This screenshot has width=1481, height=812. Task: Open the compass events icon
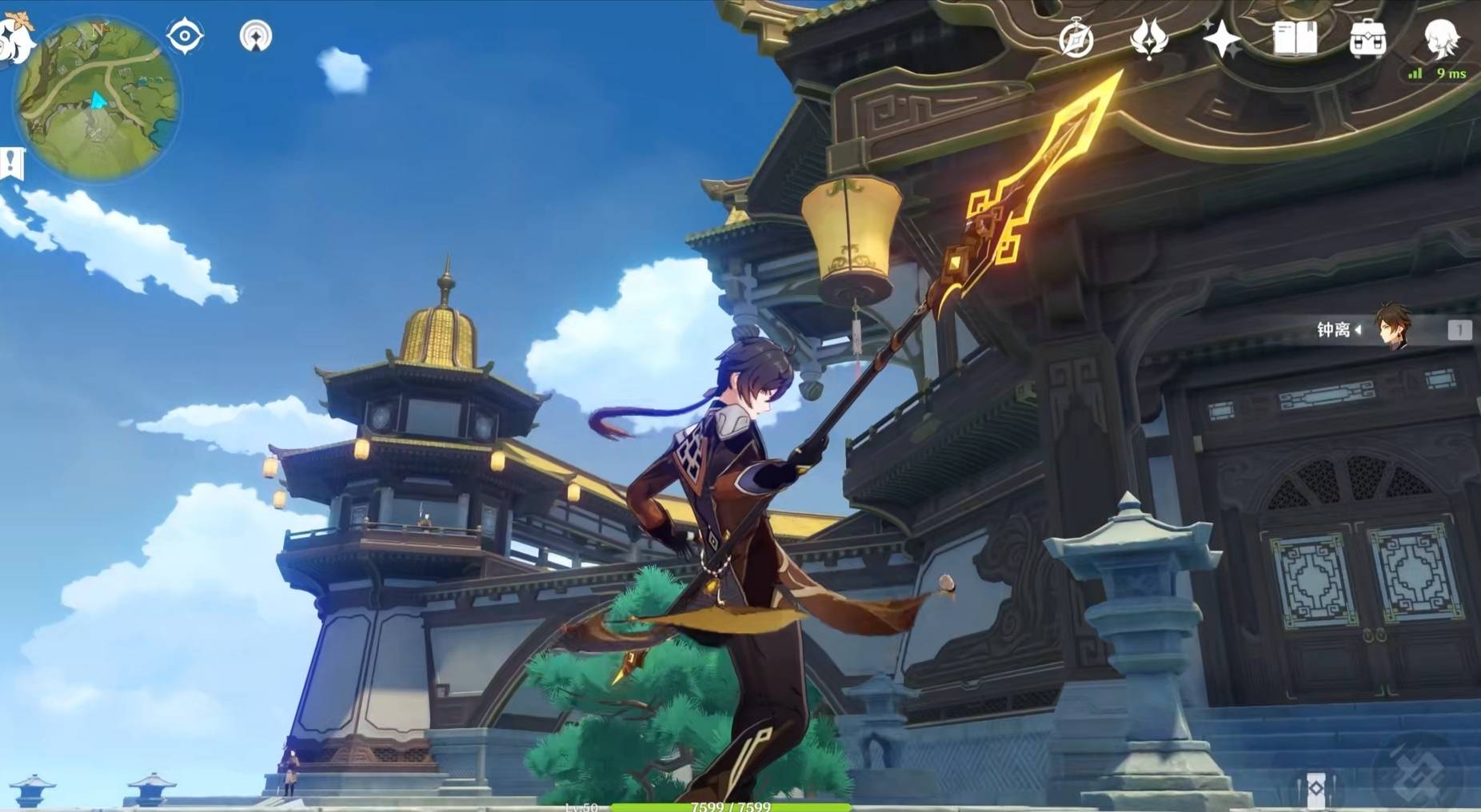(1076, 38)
